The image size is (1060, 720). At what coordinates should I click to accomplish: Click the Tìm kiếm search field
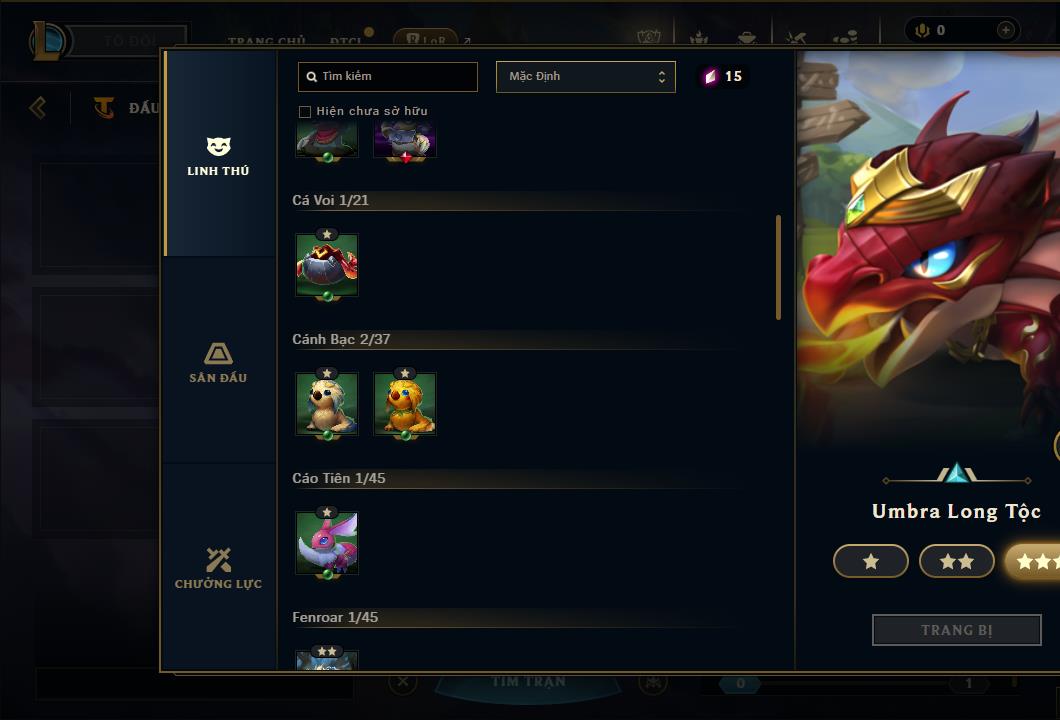(388, 76)
